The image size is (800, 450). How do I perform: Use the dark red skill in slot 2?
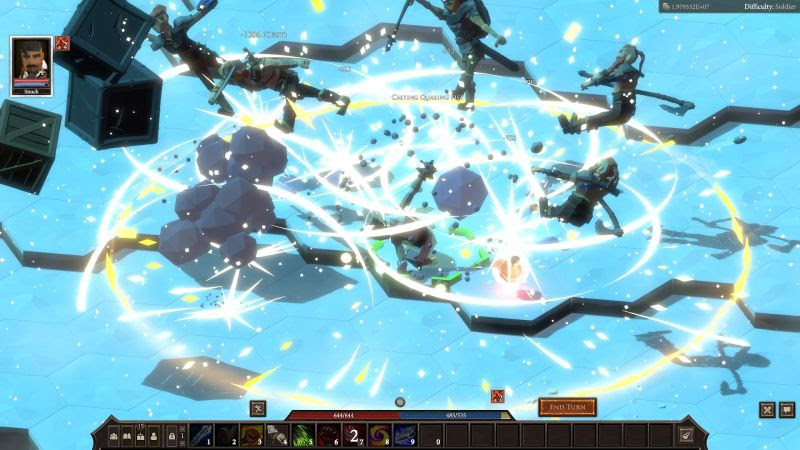[226, 435]
